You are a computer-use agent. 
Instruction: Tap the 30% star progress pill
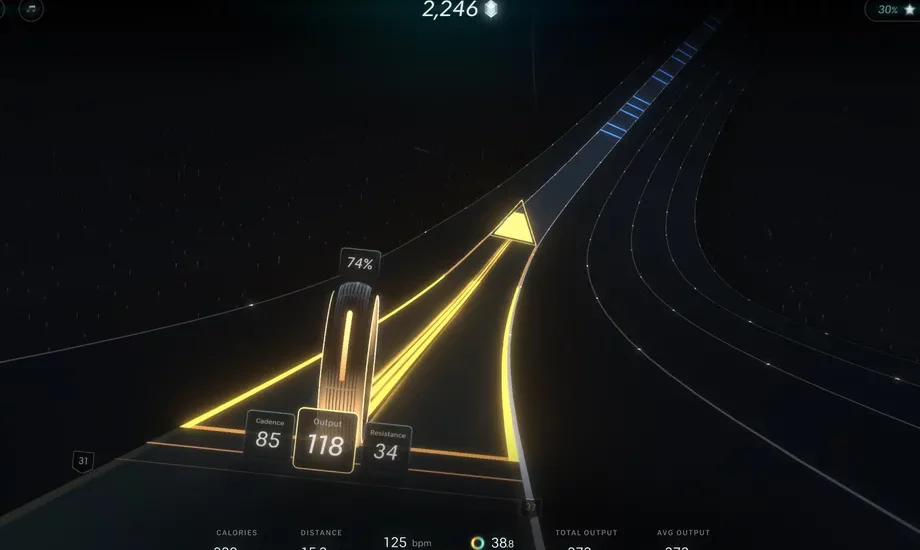pos(894,9)
